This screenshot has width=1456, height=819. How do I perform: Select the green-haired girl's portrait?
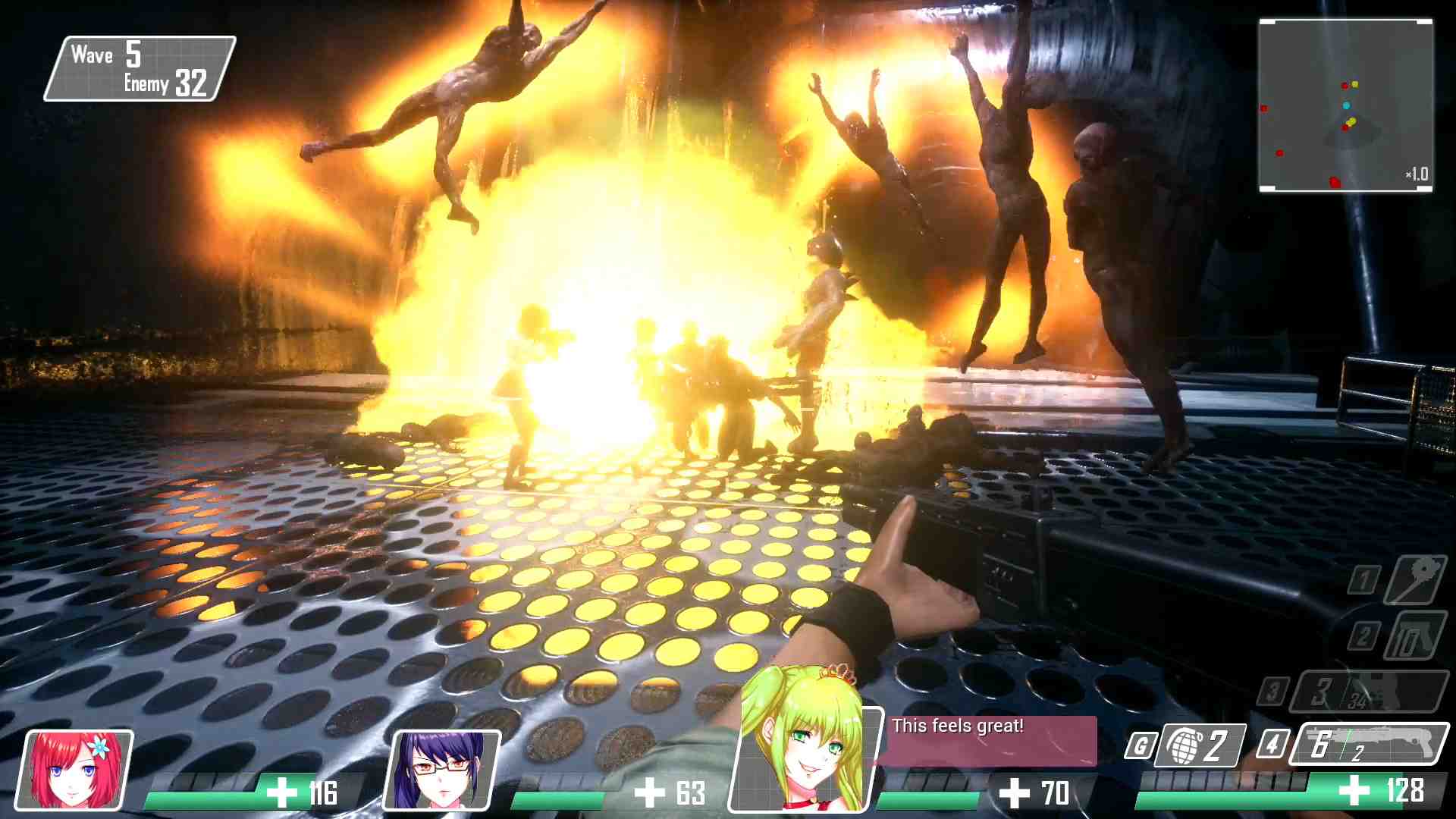pyautogui.click(x=807, y=758)
